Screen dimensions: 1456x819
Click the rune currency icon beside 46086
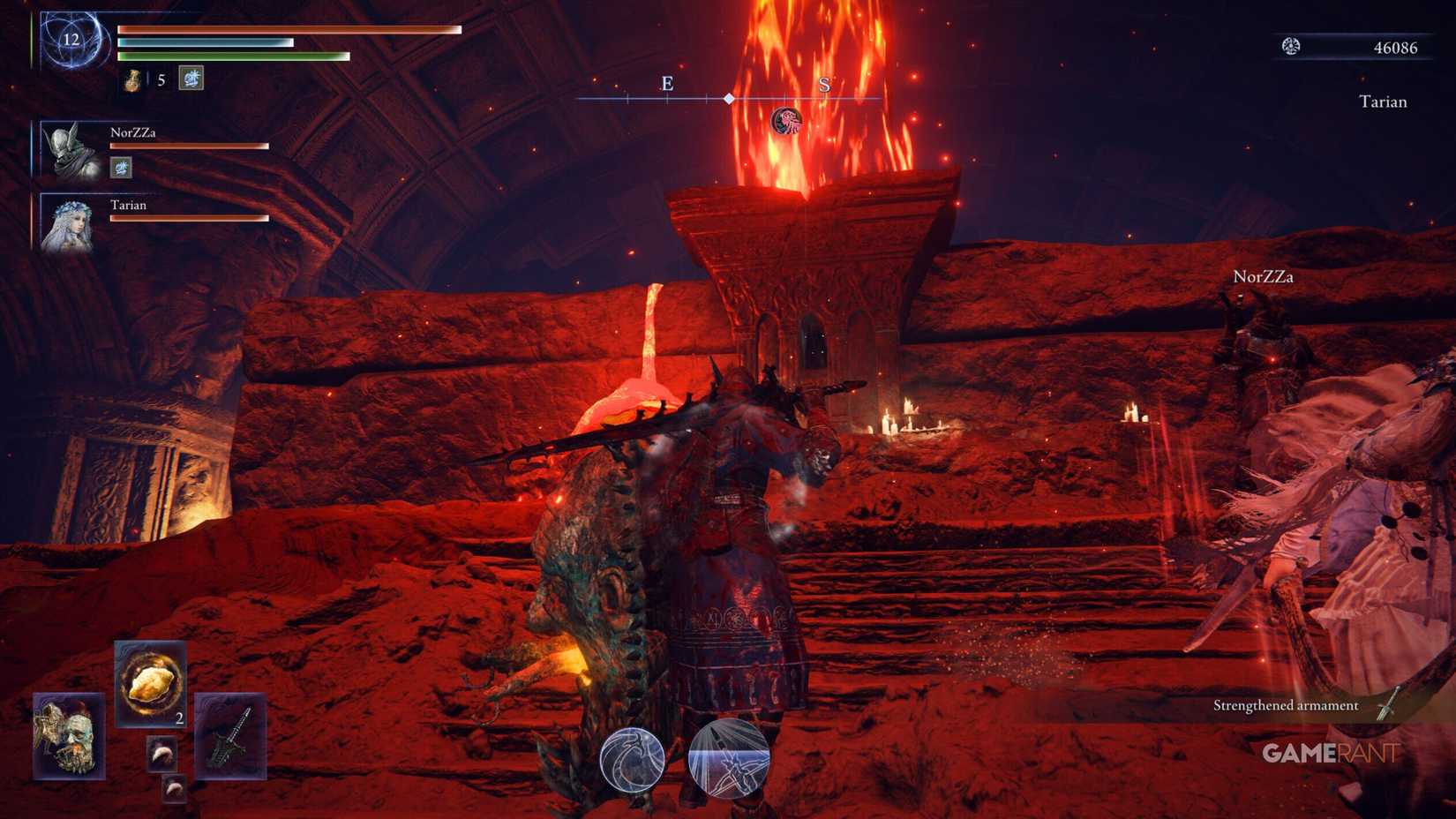point(1289,47)
